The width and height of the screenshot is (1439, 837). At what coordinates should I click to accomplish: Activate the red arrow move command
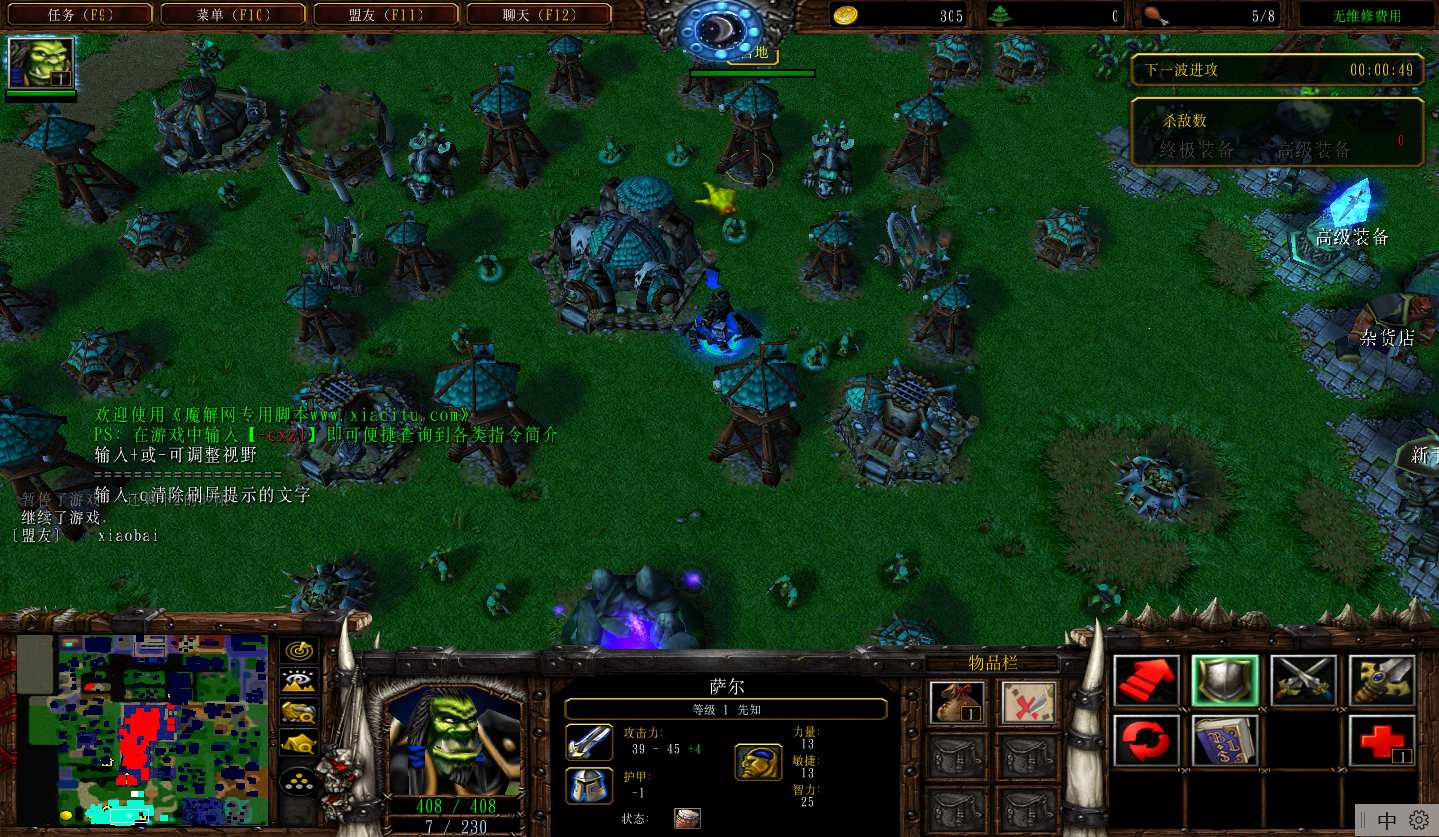[1146, 681]
